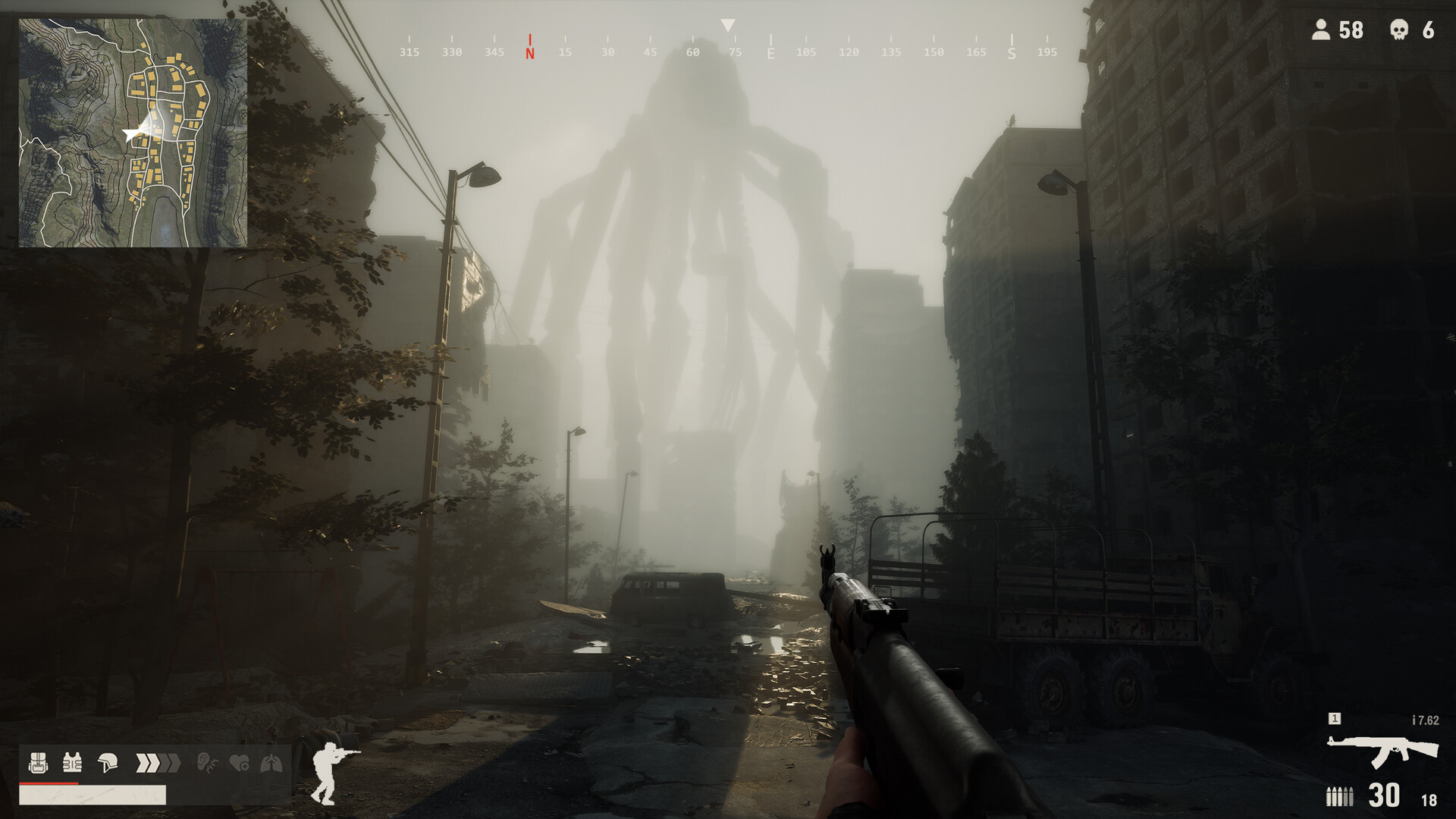Click the armor vest status icon
This screenshot has height=819, width=1456.
tap(72, 762)
